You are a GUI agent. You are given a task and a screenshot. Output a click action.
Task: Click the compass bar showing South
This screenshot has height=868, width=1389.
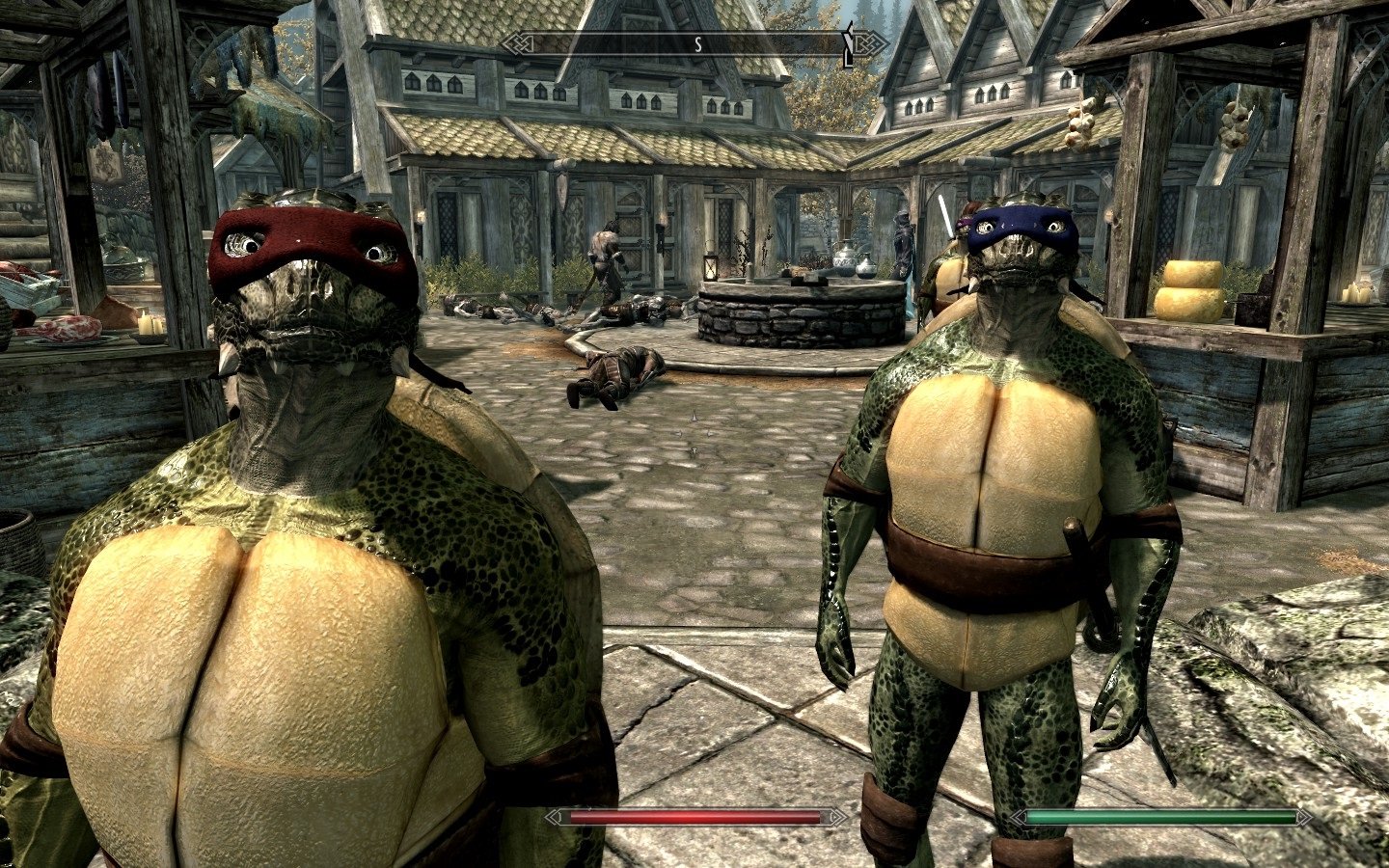pyautogui.click(x=694, y=43)
